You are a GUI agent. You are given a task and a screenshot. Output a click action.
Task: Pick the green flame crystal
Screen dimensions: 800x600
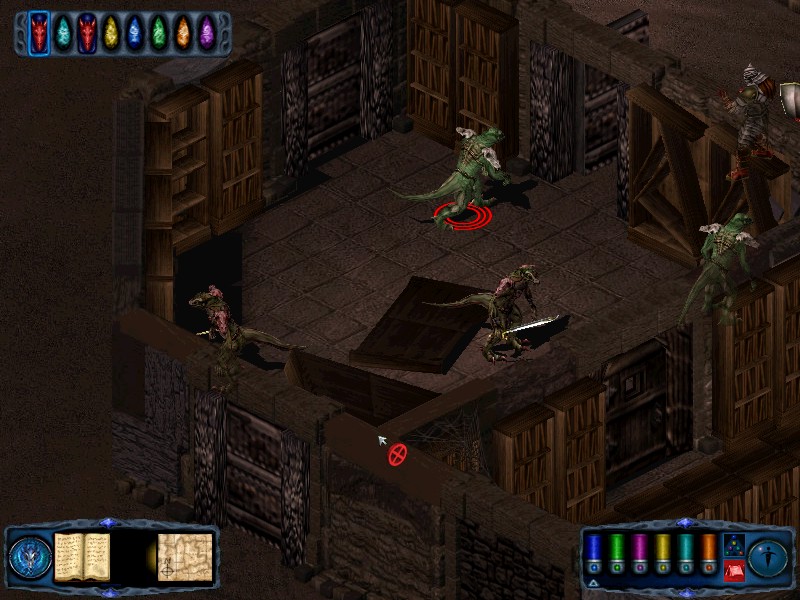point(159,33)
